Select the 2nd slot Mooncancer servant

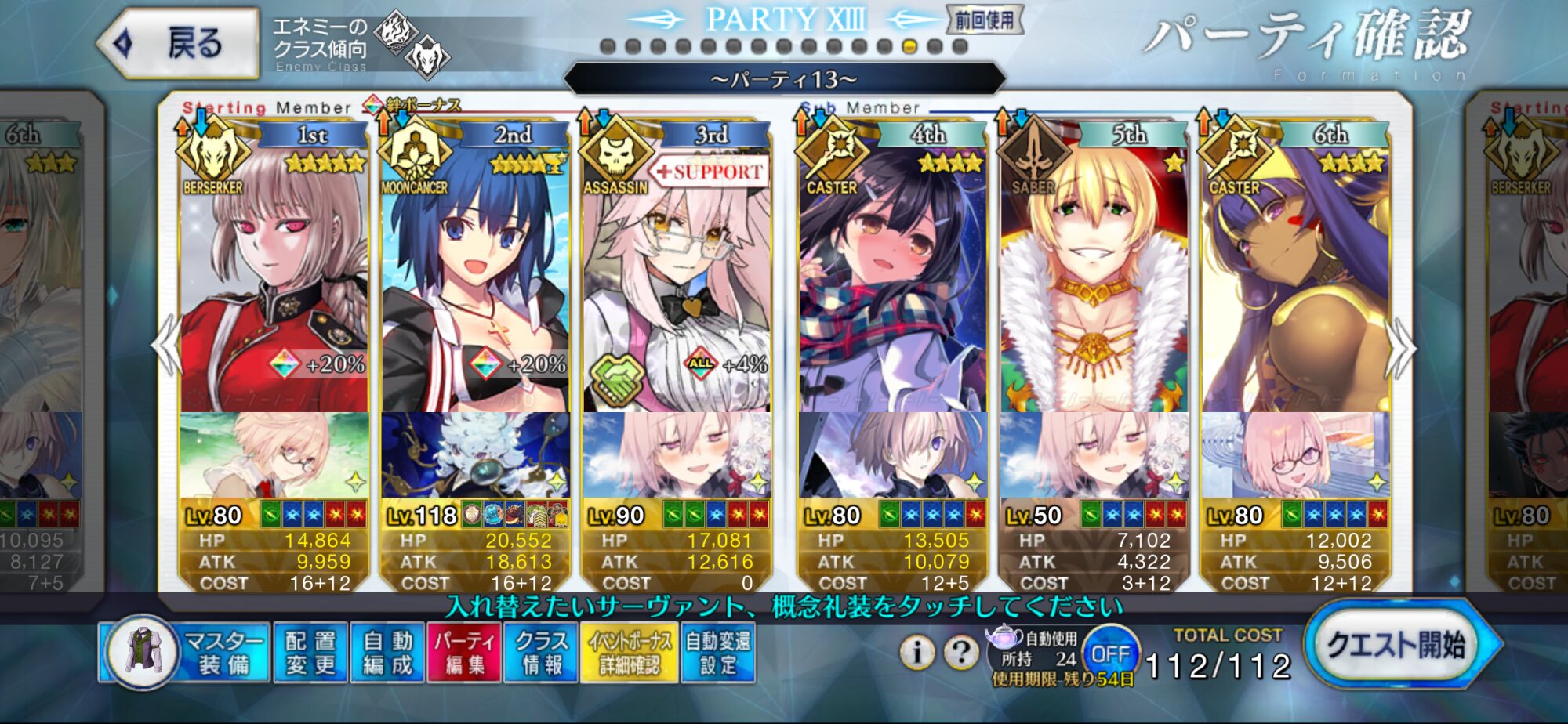tap(475, 274)
